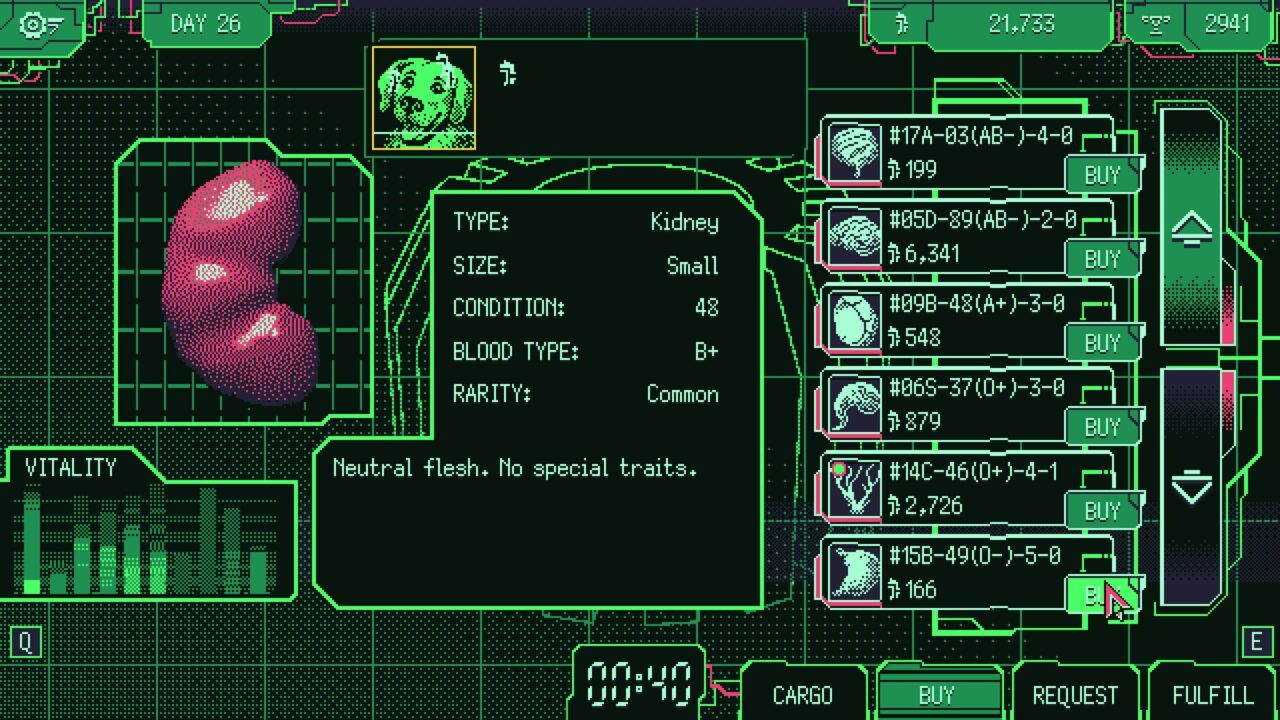
Task: Inspect the #15B-49 organ thumbnail
Action: pyautogui.click(x=855, y=574)
